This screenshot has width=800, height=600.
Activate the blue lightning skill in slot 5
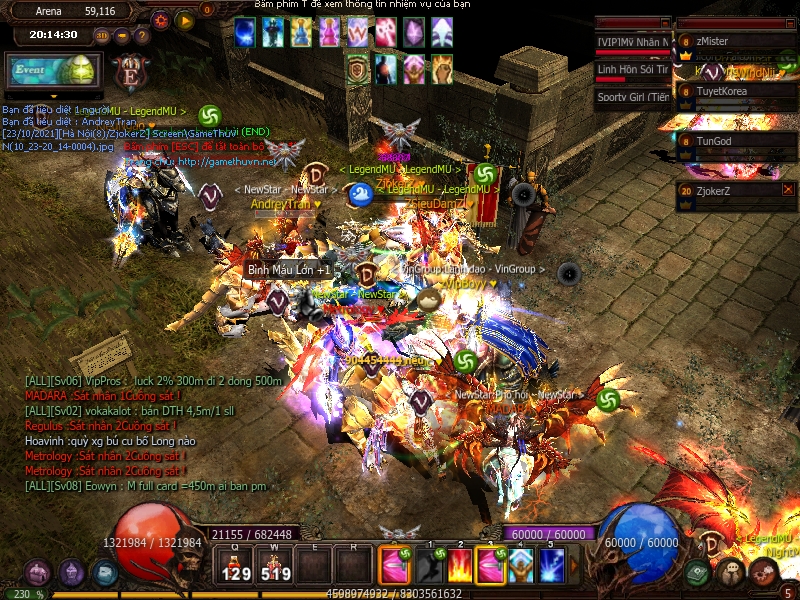click(x=552, y=566)
